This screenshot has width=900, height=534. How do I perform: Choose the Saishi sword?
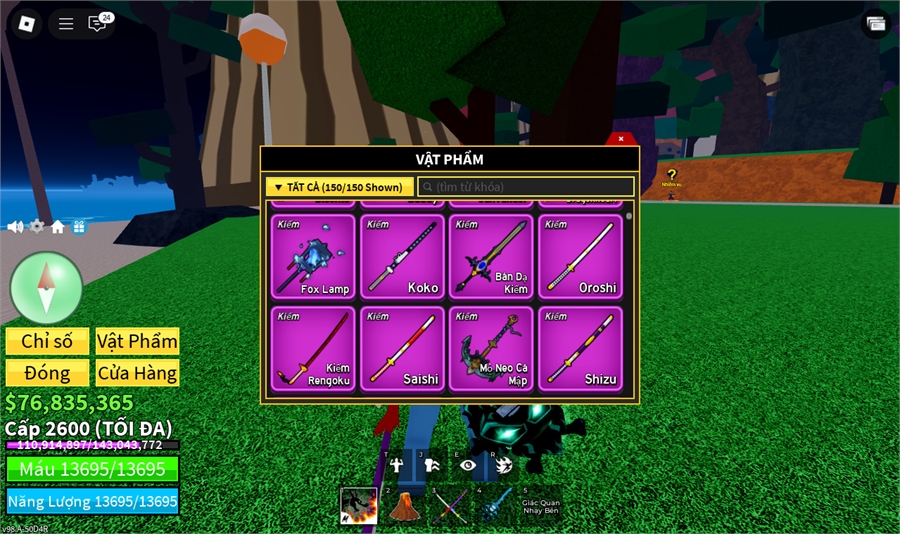pos(402,348)
